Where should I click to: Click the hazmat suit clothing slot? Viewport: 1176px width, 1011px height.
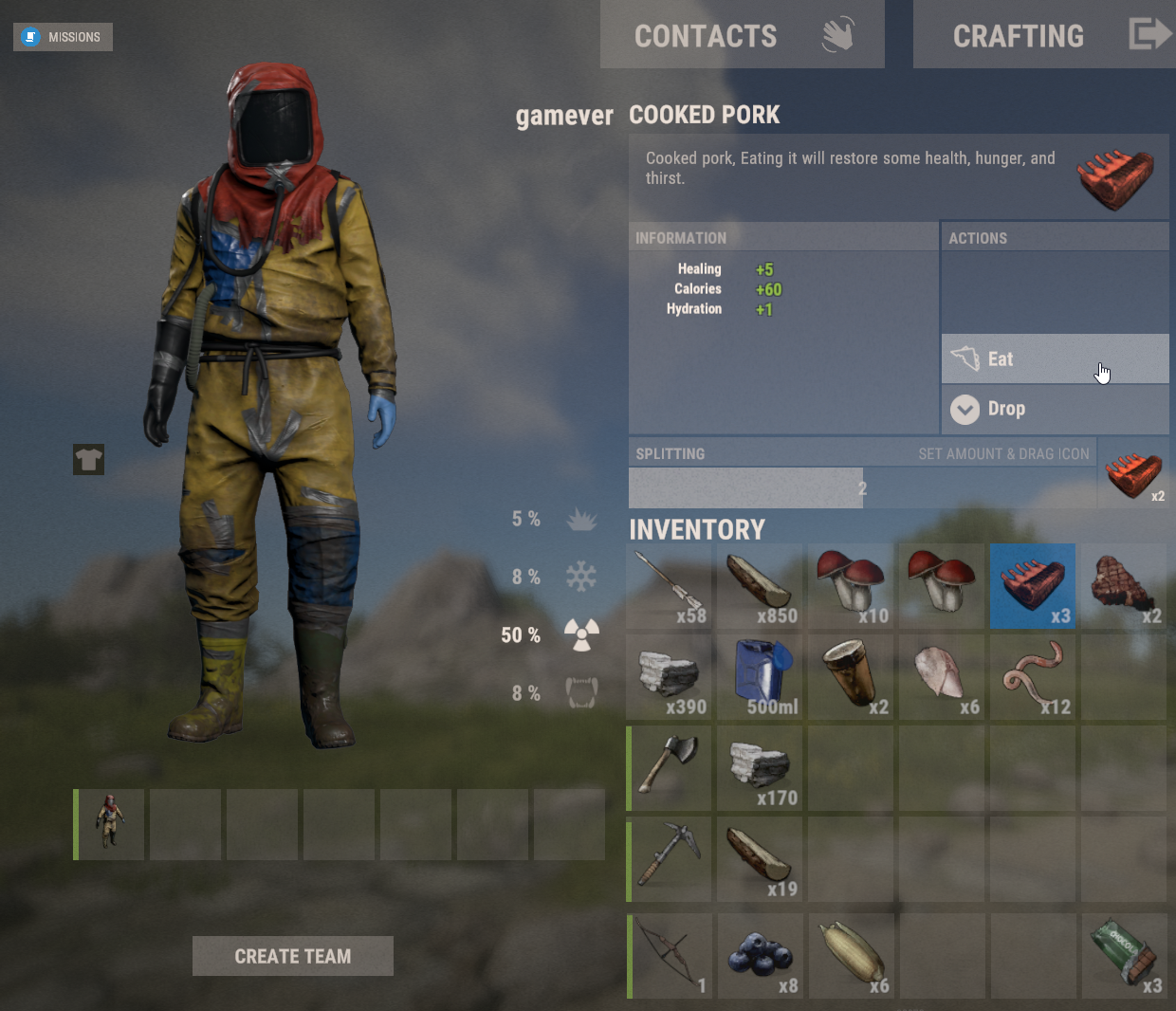pyautogui.click(x=109, y=824)
